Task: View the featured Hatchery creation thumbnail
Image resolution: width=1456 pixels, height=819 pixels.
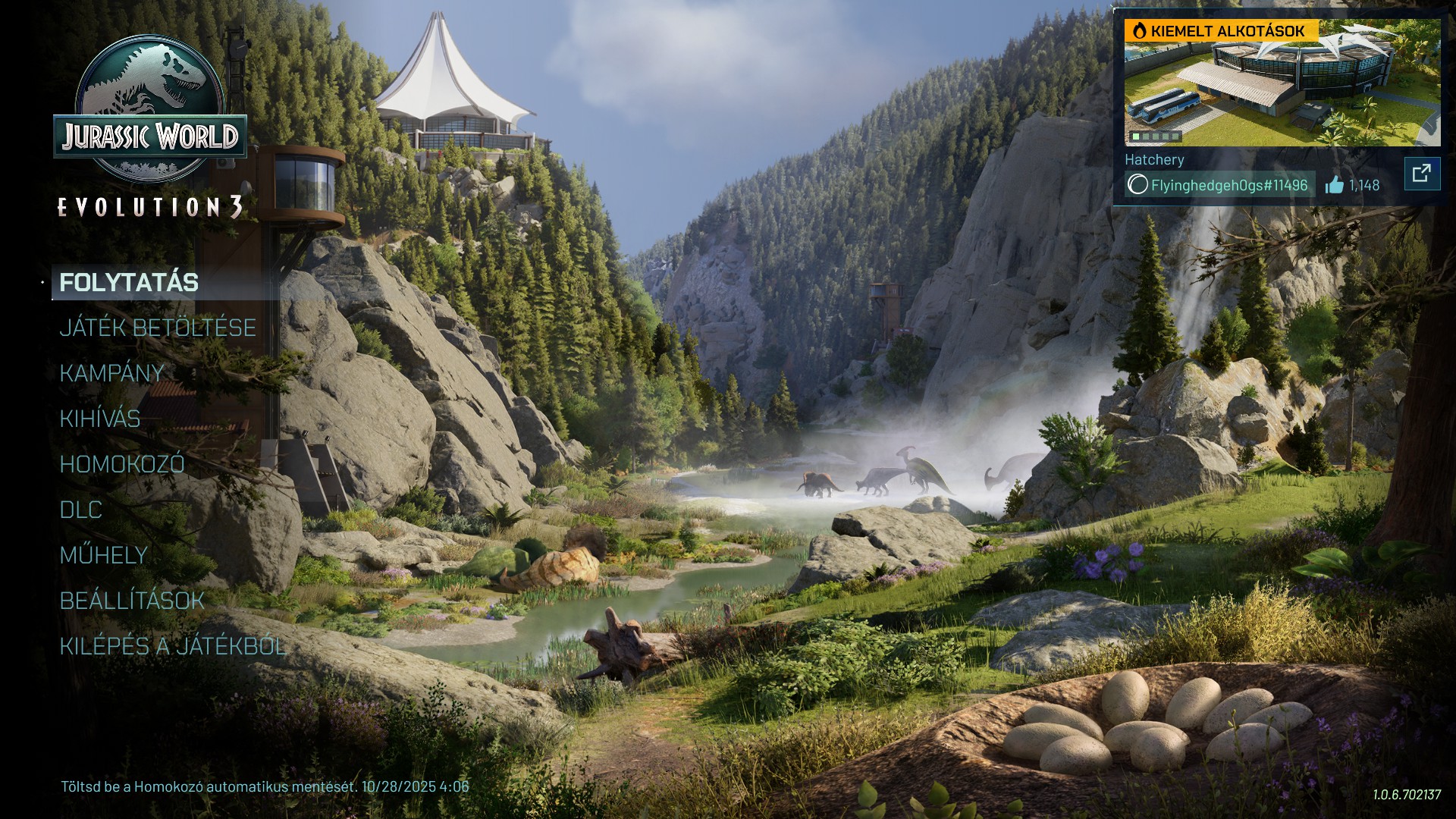Action: (x=1282, y=83)
